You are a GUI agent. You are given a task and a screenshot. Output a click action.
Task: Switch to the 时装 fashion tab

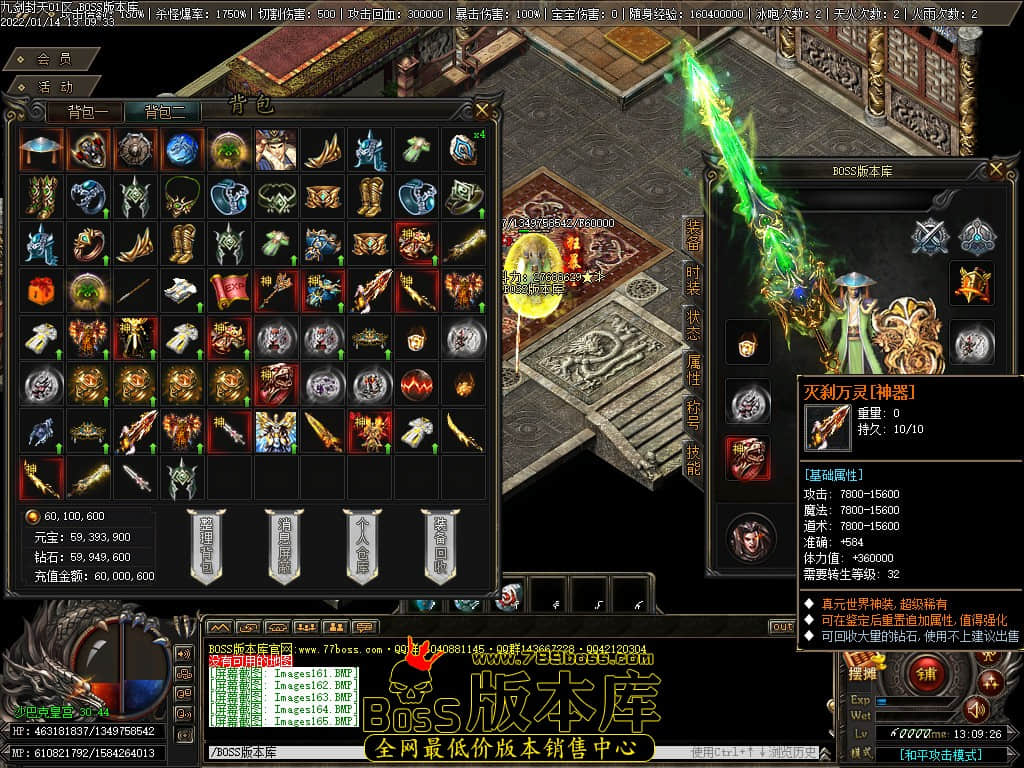(693, 281)
